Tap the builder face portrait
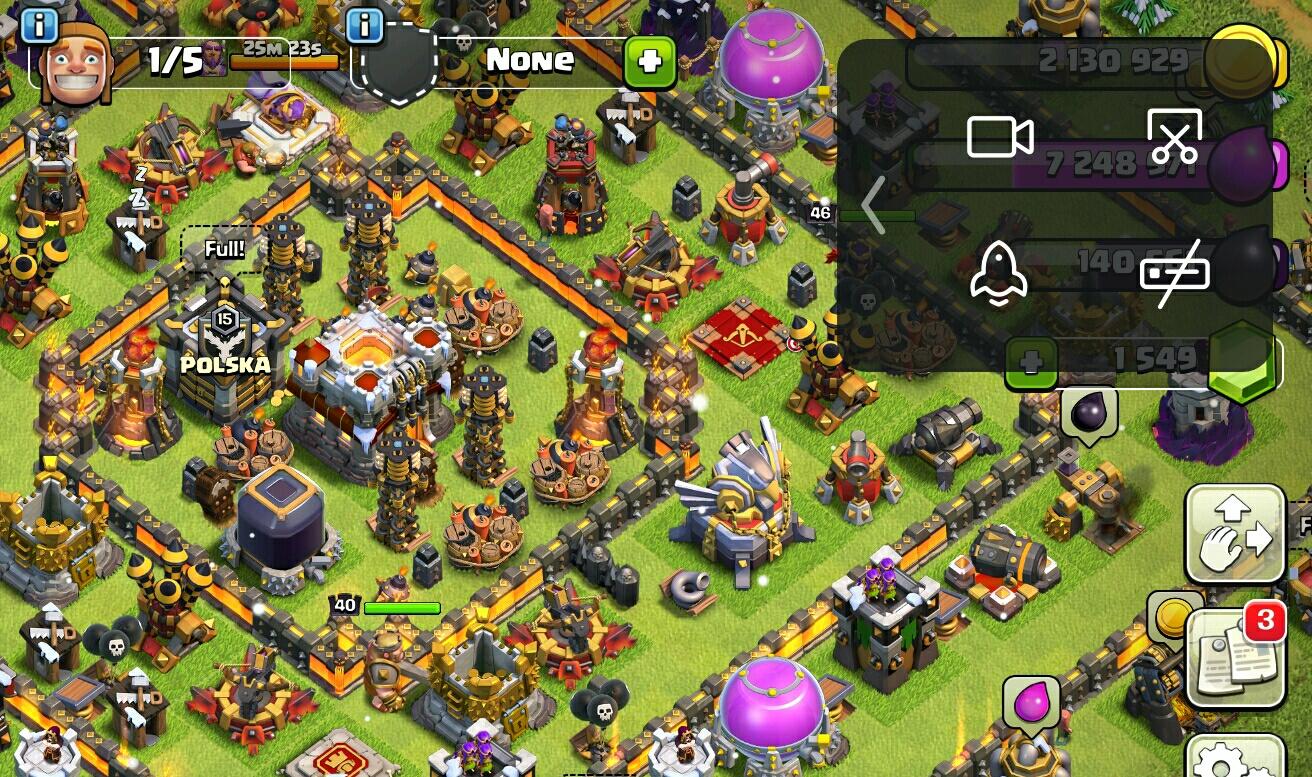 (75, 65)
